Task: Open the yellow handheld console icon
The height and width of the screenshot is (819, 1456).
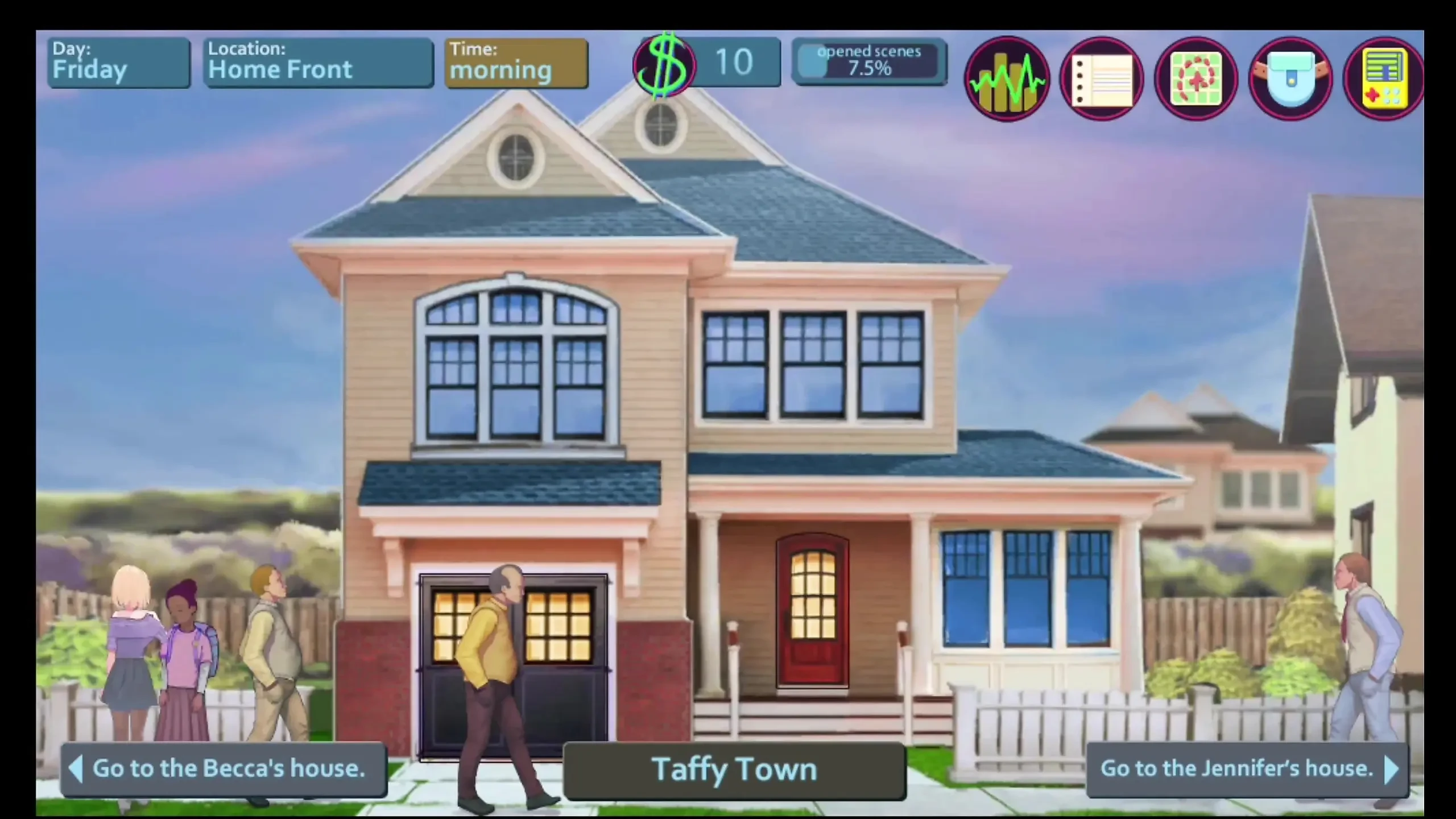Action: tap(1384, 79)
